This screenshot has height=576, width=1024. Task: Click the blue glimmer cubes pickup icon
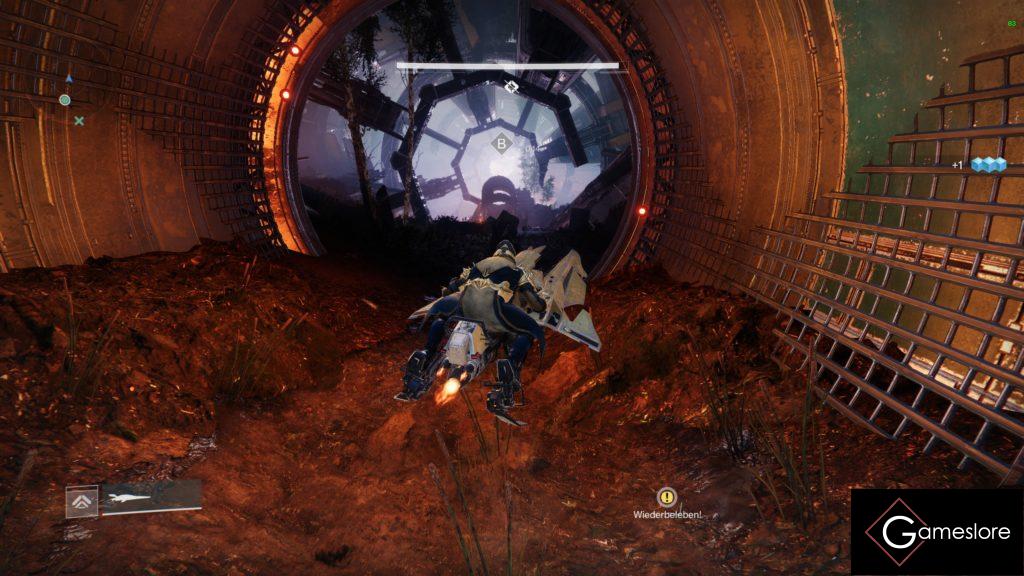[989, 165]
